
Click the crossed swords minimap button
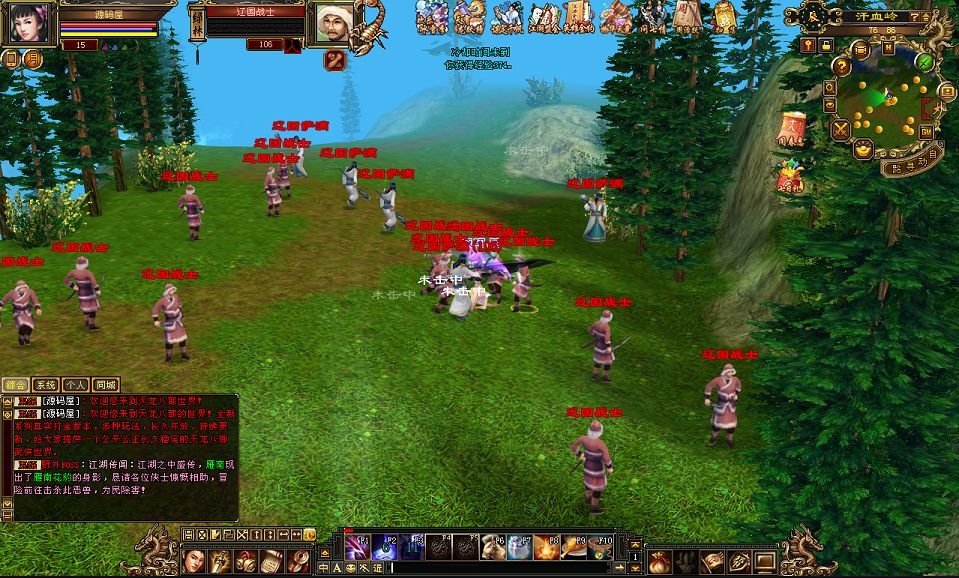point(840,128)
